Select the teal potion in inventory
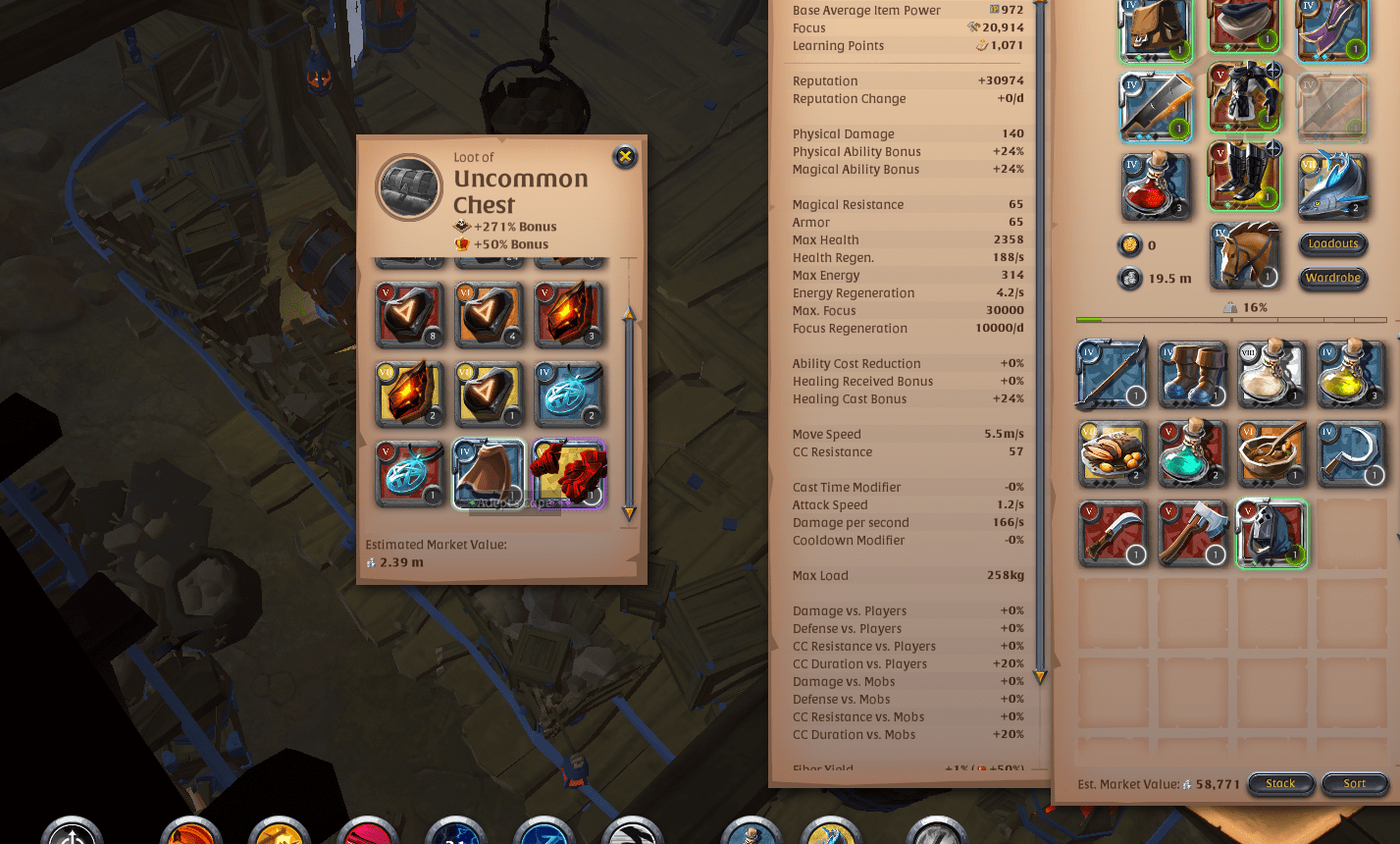1400x844 pixels. click(x=1192, y=453)
